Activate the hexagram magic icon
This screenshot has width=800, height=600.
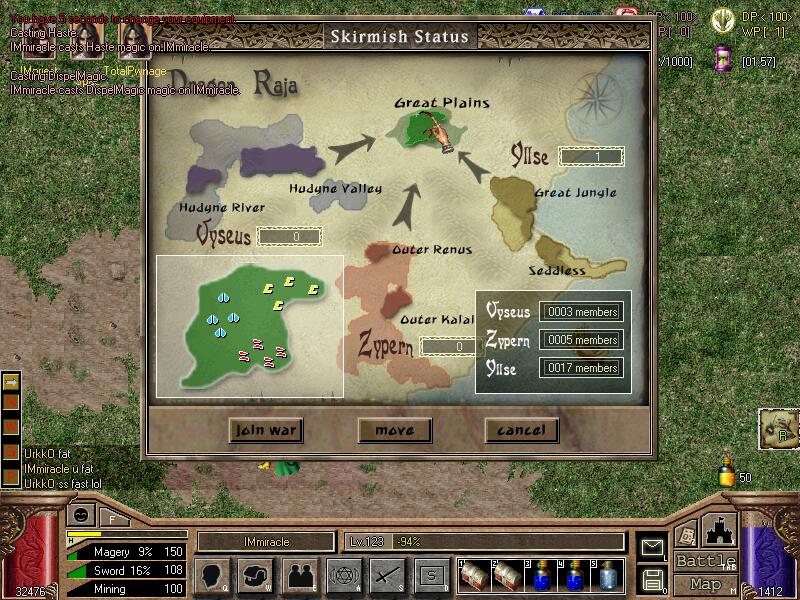344,575
